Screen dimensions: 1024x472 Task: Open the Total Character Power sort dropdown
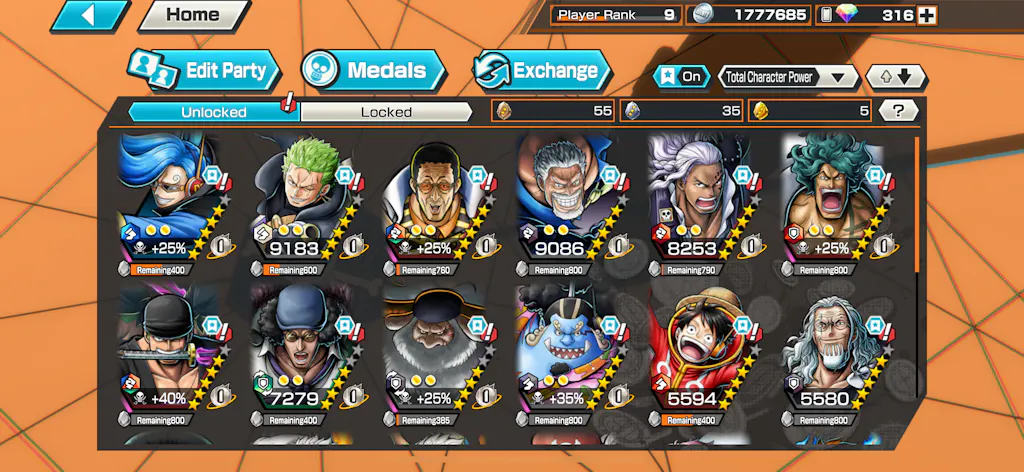point(788,77)
